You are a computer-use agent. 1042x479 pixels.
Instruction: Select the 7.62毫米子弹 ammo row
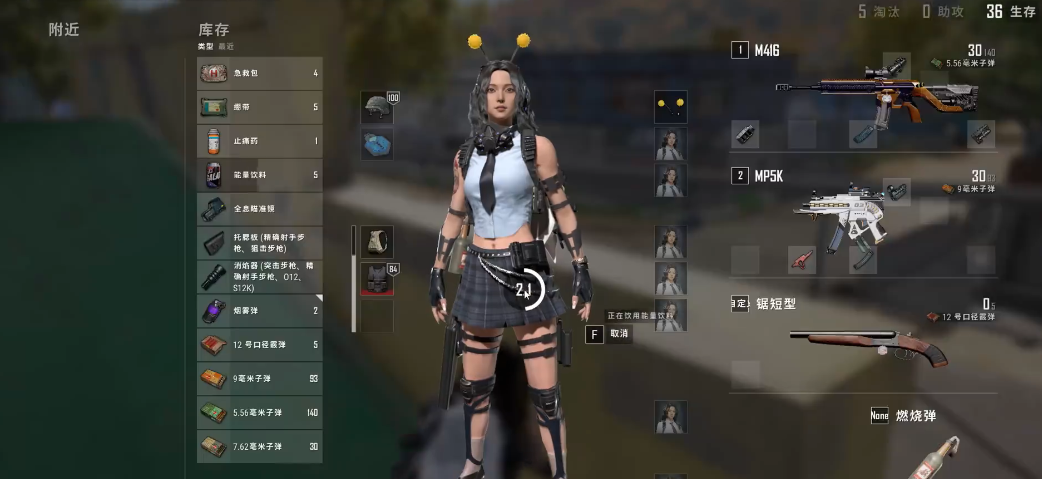[259, 446]
